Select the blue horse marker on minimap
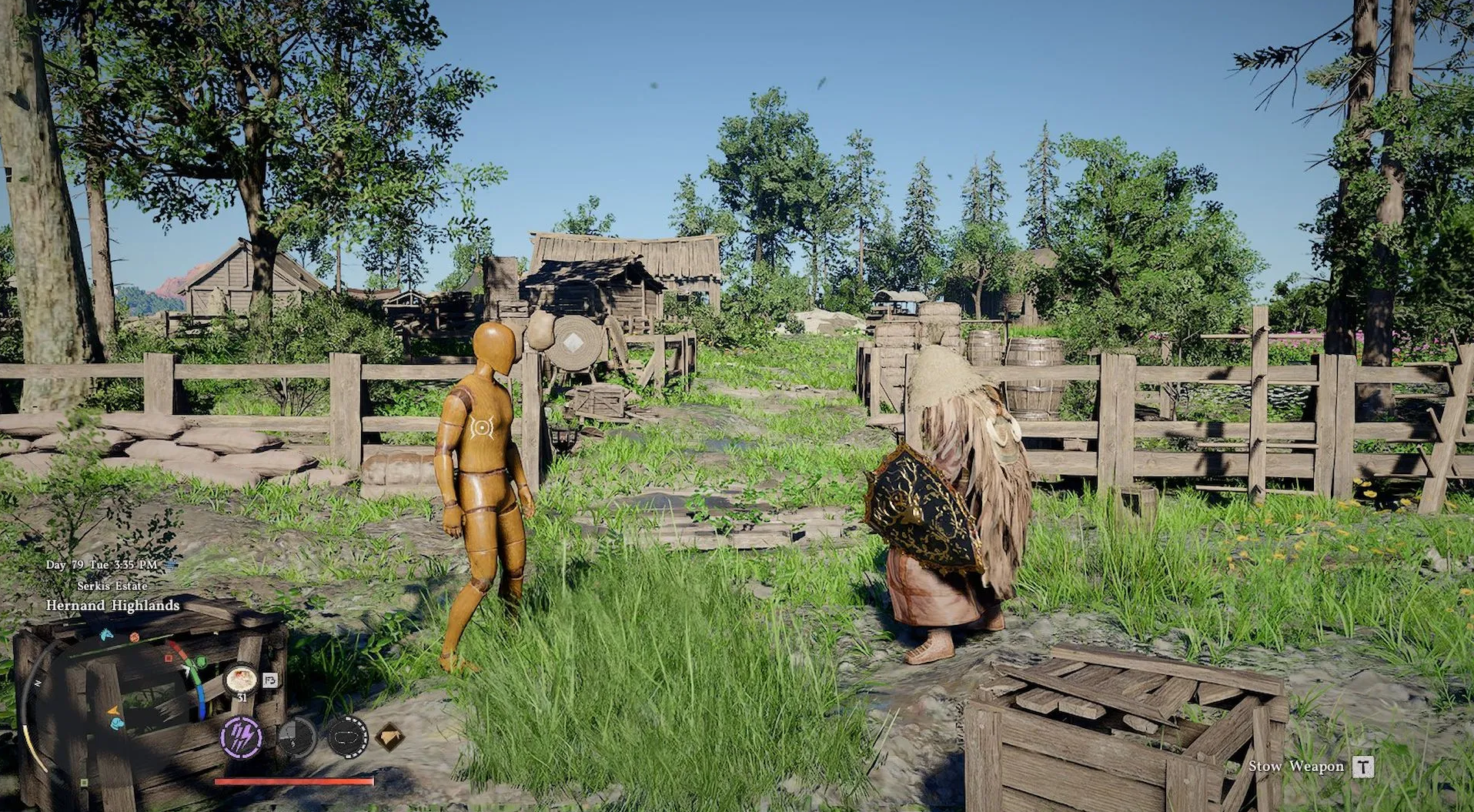The image size is (1474, 812). (x=106, y=635)
